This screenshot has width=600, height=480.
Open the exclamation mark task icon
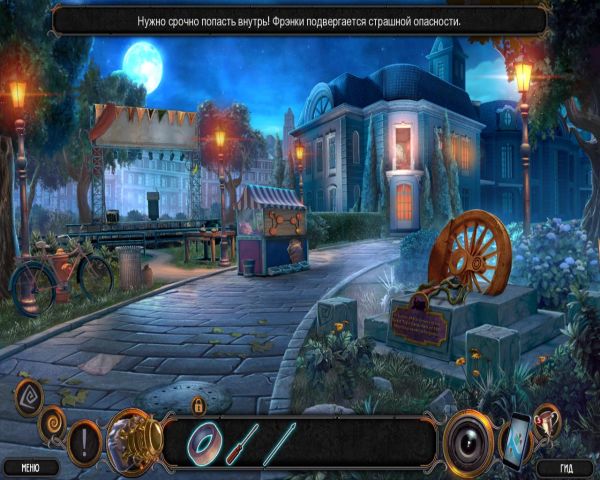click(x=83, y=440)
